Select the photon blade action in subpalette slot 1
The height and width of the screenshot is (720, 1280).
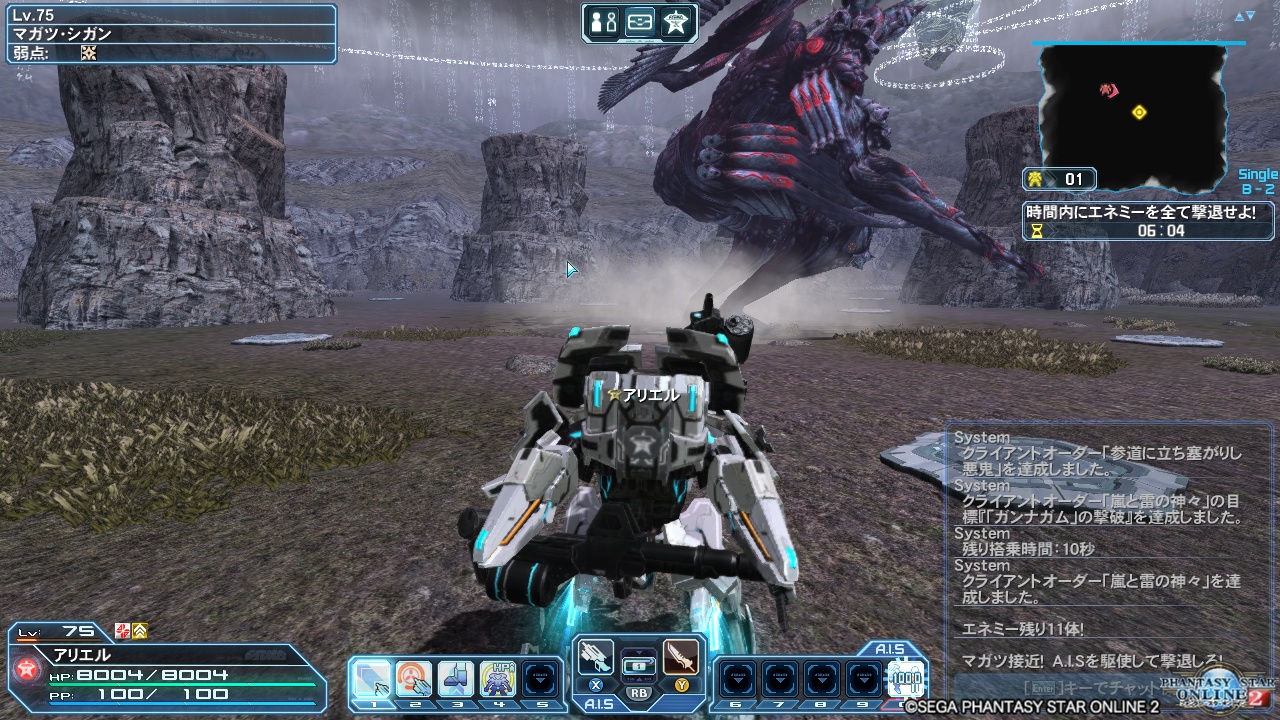(373, 676)
